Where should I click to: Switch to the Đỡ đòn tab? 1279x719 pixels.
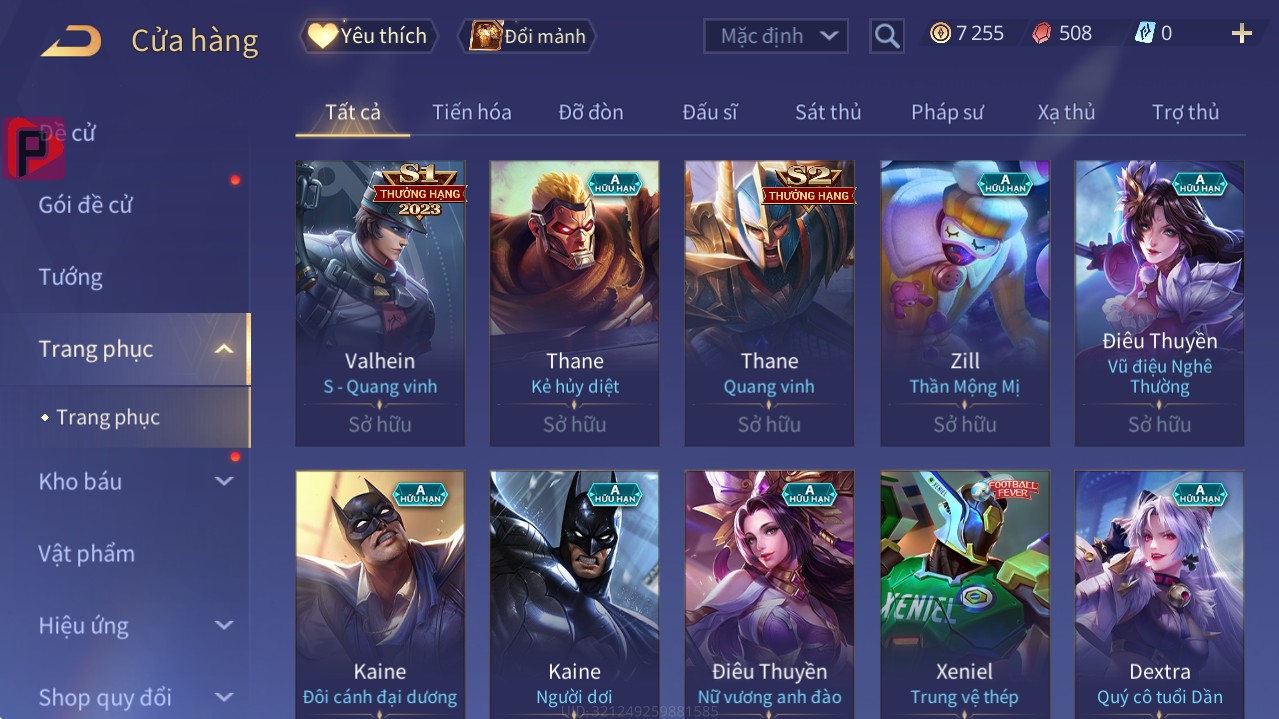point(590,112)
